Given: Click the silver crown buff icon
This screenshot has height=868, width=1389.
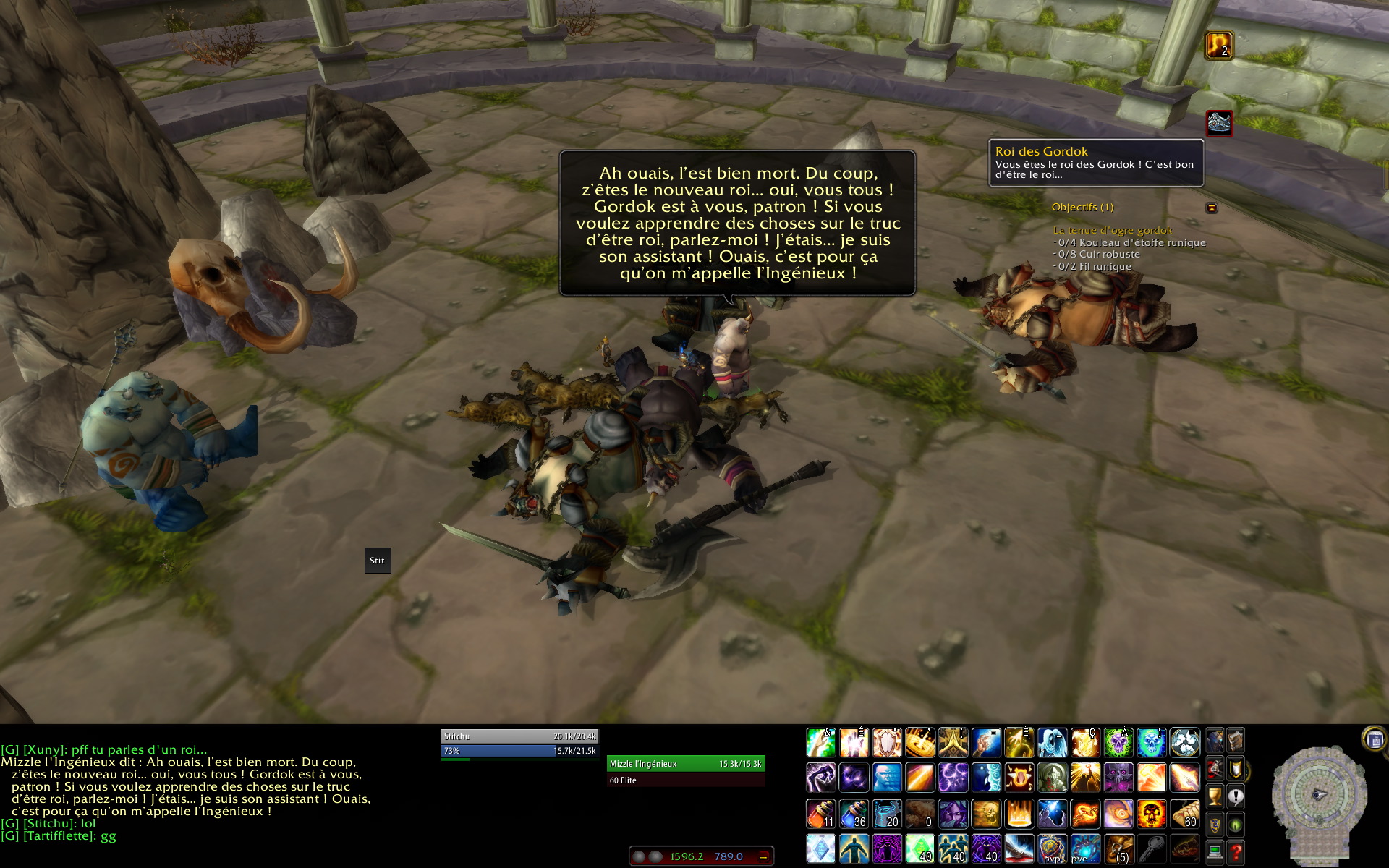Looking at the screenshot, I should 1219,122.
